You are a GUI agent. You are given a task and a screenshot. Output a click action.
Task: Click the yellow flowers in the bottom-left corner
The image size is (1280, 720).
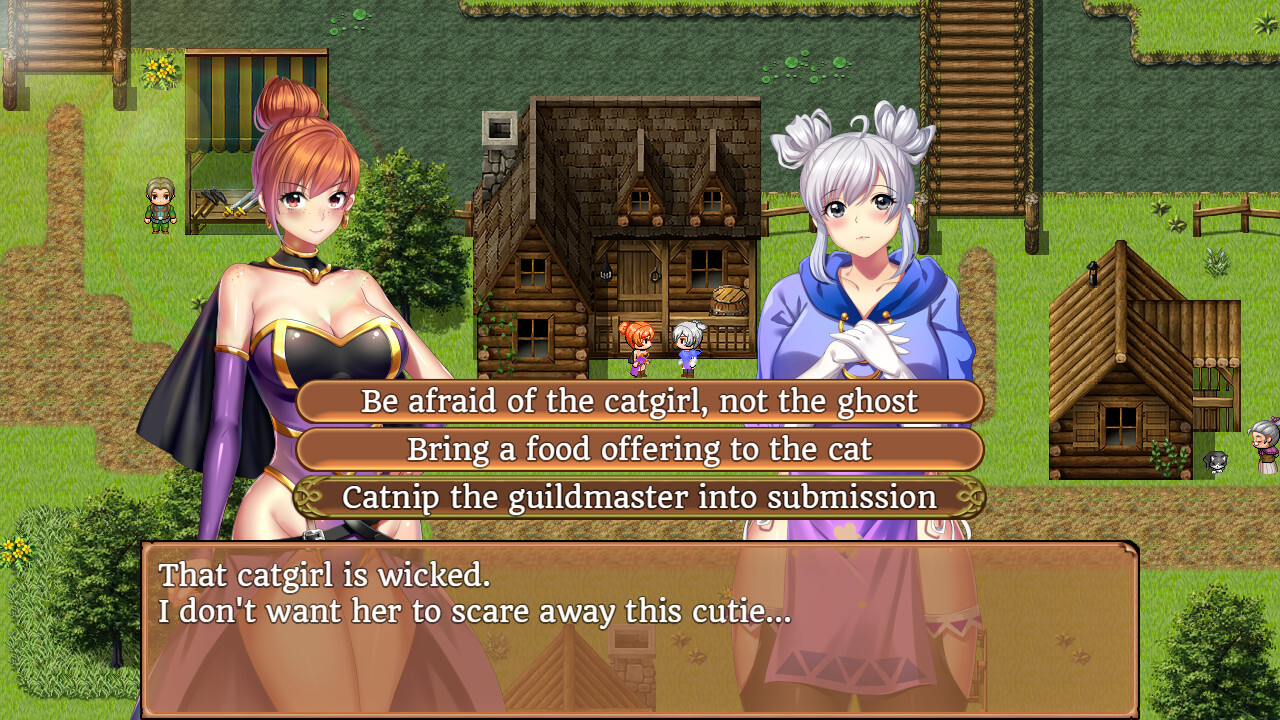click(x=14, y=550)
